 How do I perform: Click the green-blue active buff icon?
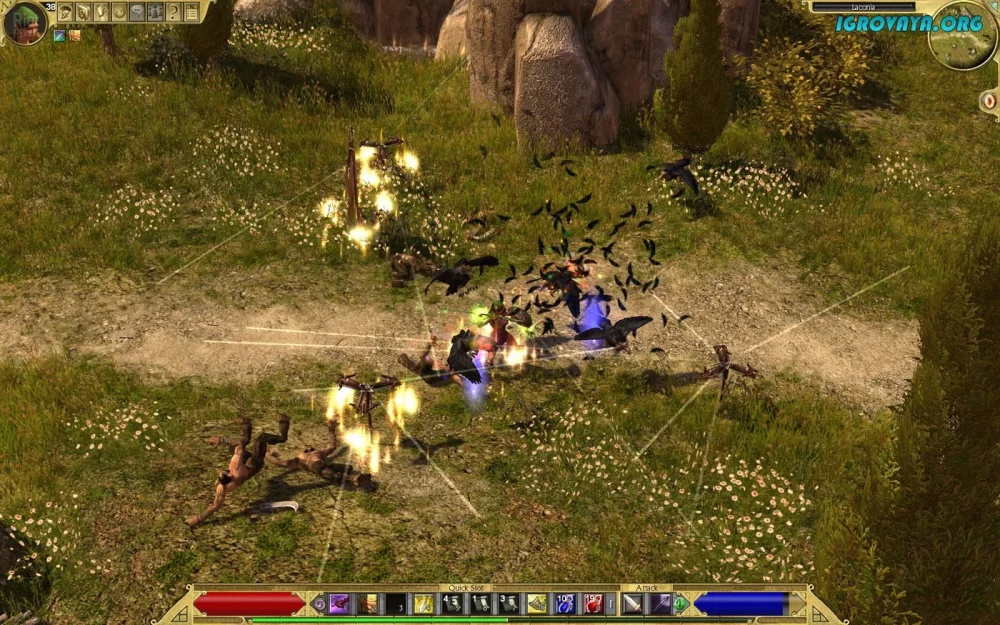coord(60,36)
